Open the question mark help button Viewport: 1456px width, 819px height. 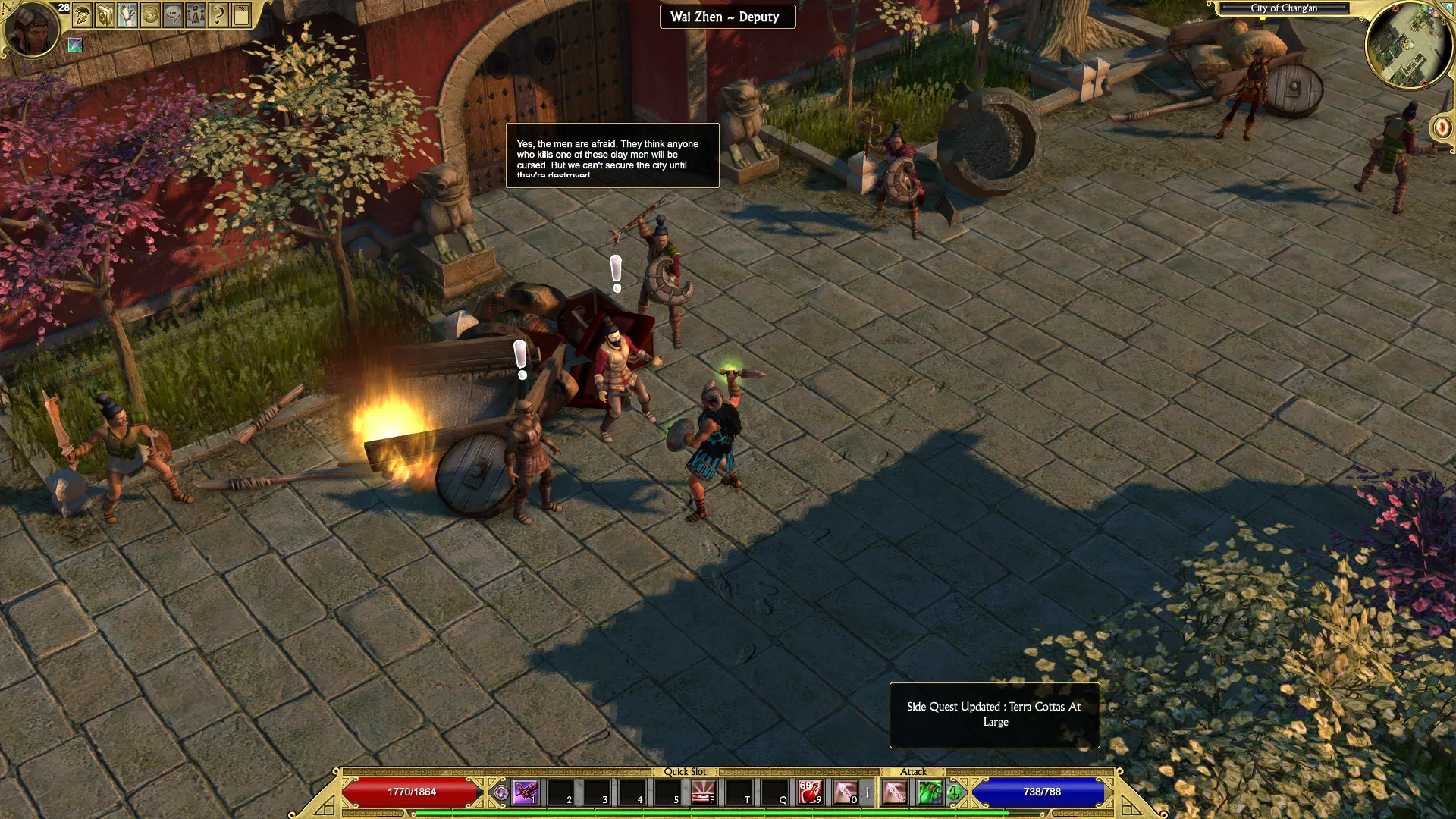(218, 15)
